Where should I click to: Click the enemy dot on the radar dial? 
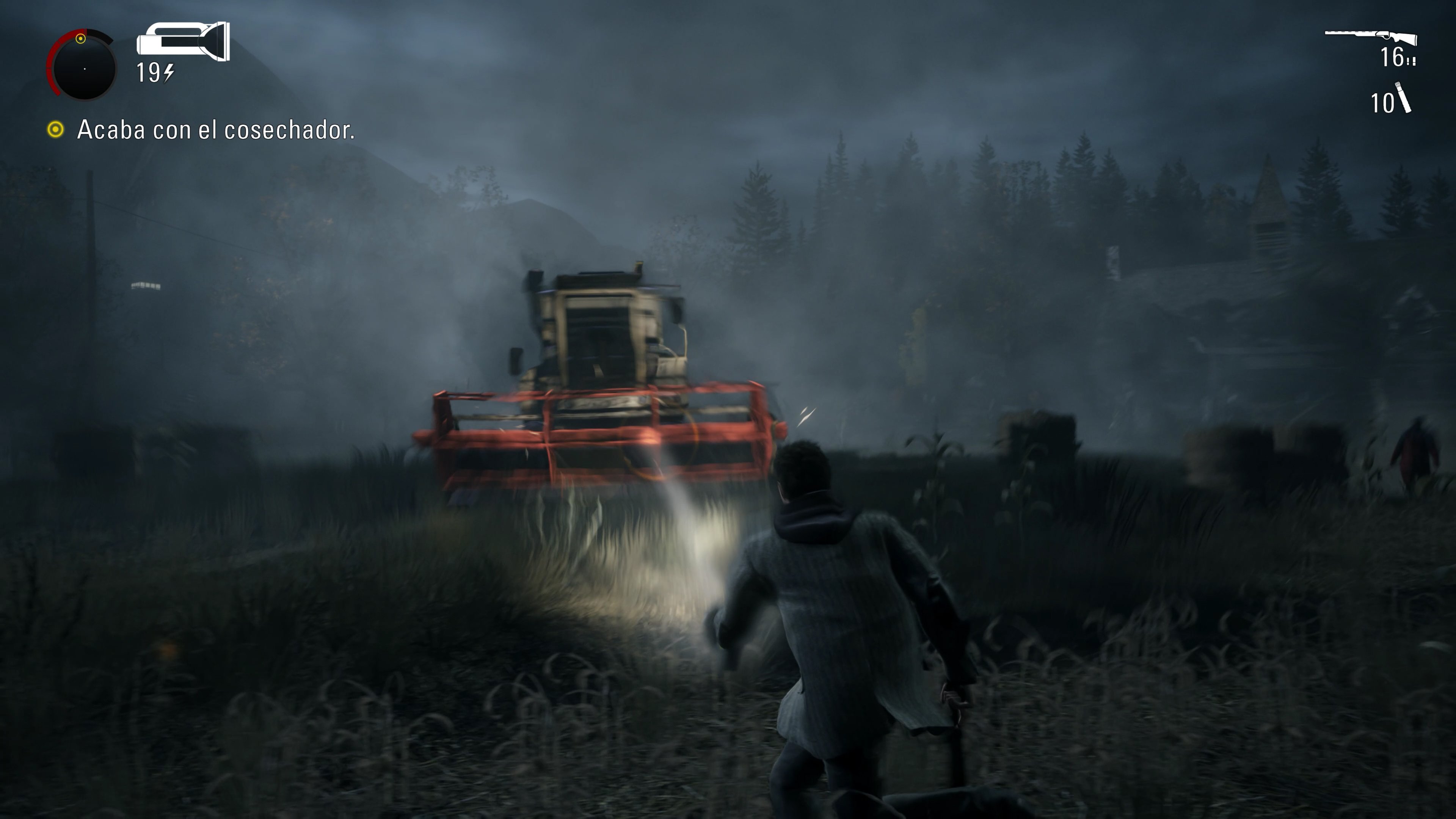tap(81, 39)
